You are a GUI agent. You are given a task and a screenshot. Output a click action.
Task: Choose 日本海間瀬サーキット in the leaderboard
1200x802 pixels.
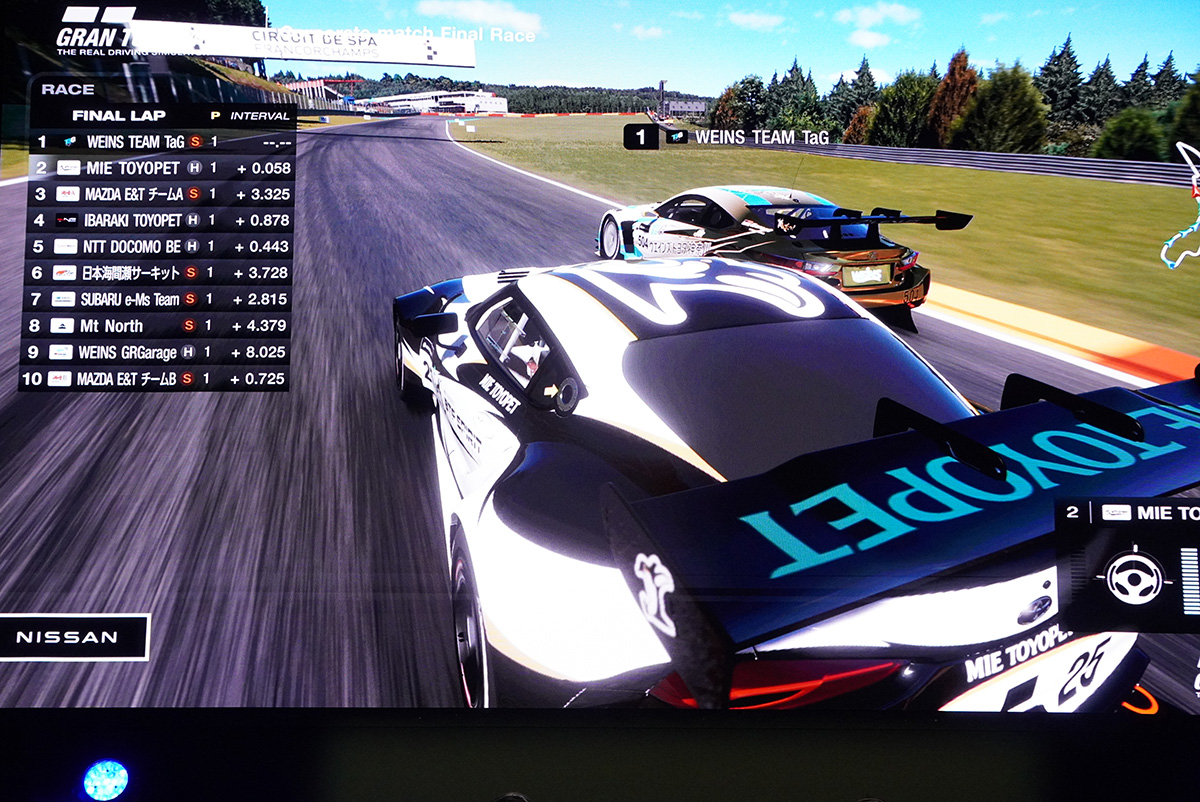click(157, 273)
